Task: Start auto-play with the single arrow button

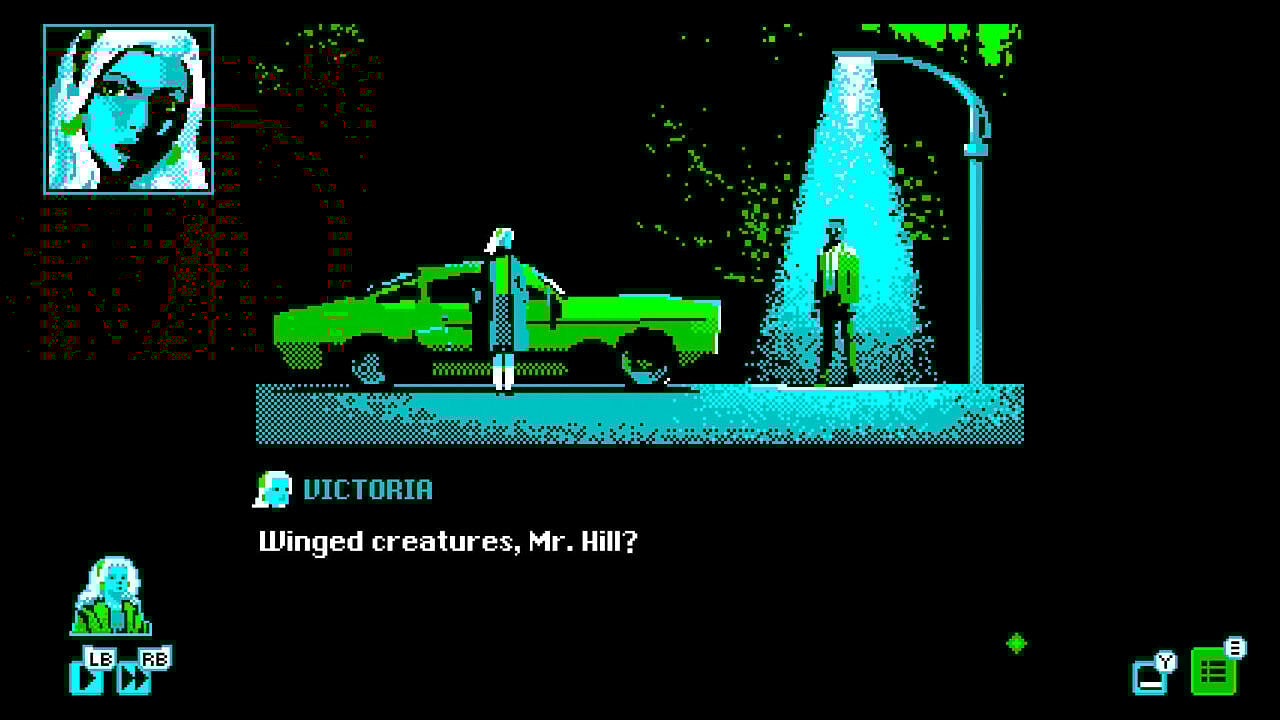Action: 87,677
